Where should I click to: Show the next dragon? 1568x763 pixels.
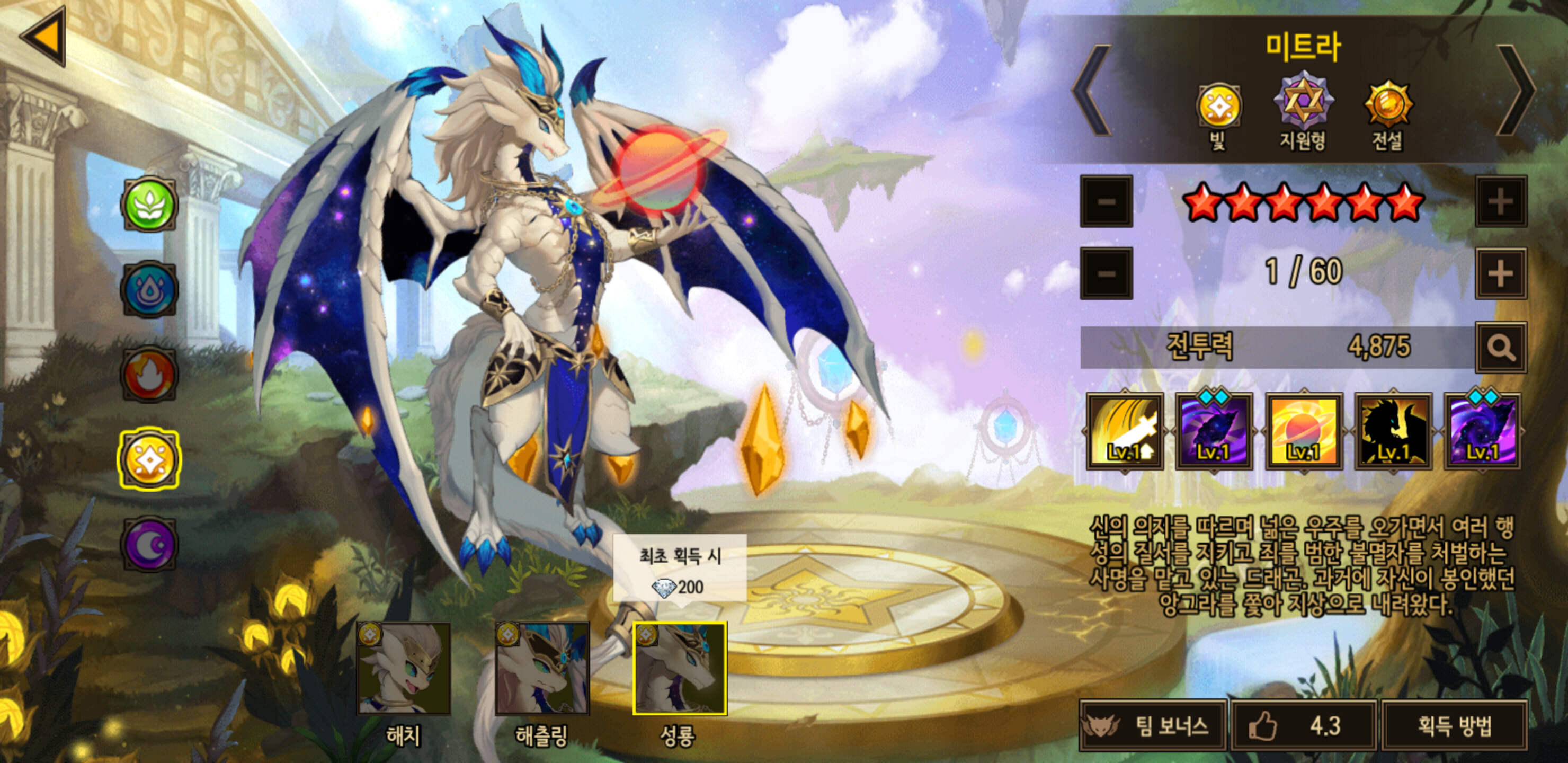click(x=1516, y=90)
